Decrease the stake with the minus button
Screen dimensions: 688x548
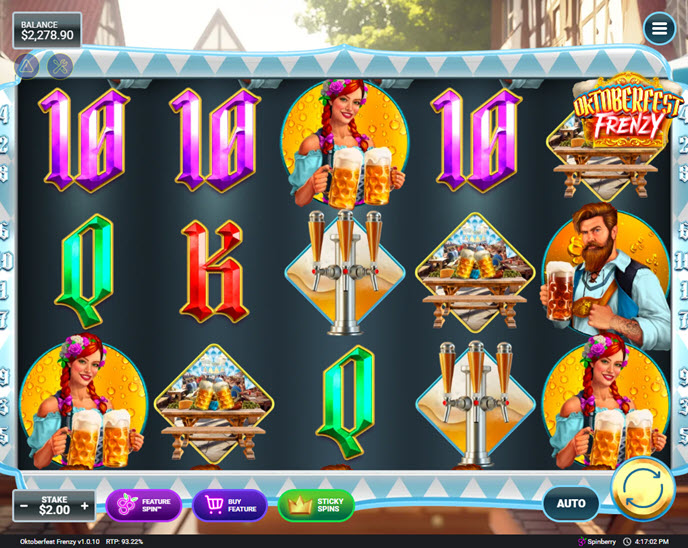coord(24,506)
